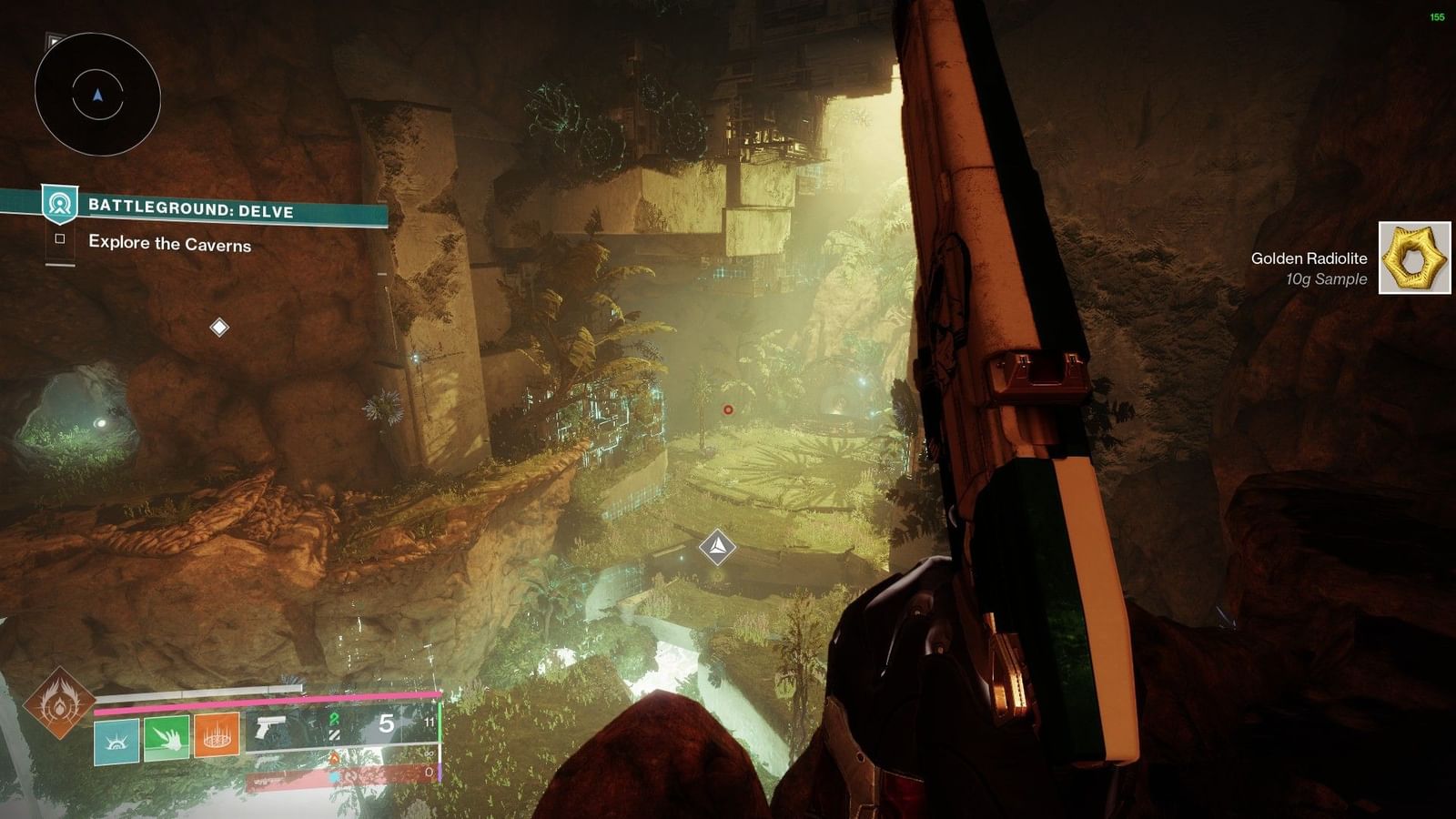The height and width of the screenshot is (819, 1456).
Task: Click the green glimmer counter 155
Action: (1436, 16)
